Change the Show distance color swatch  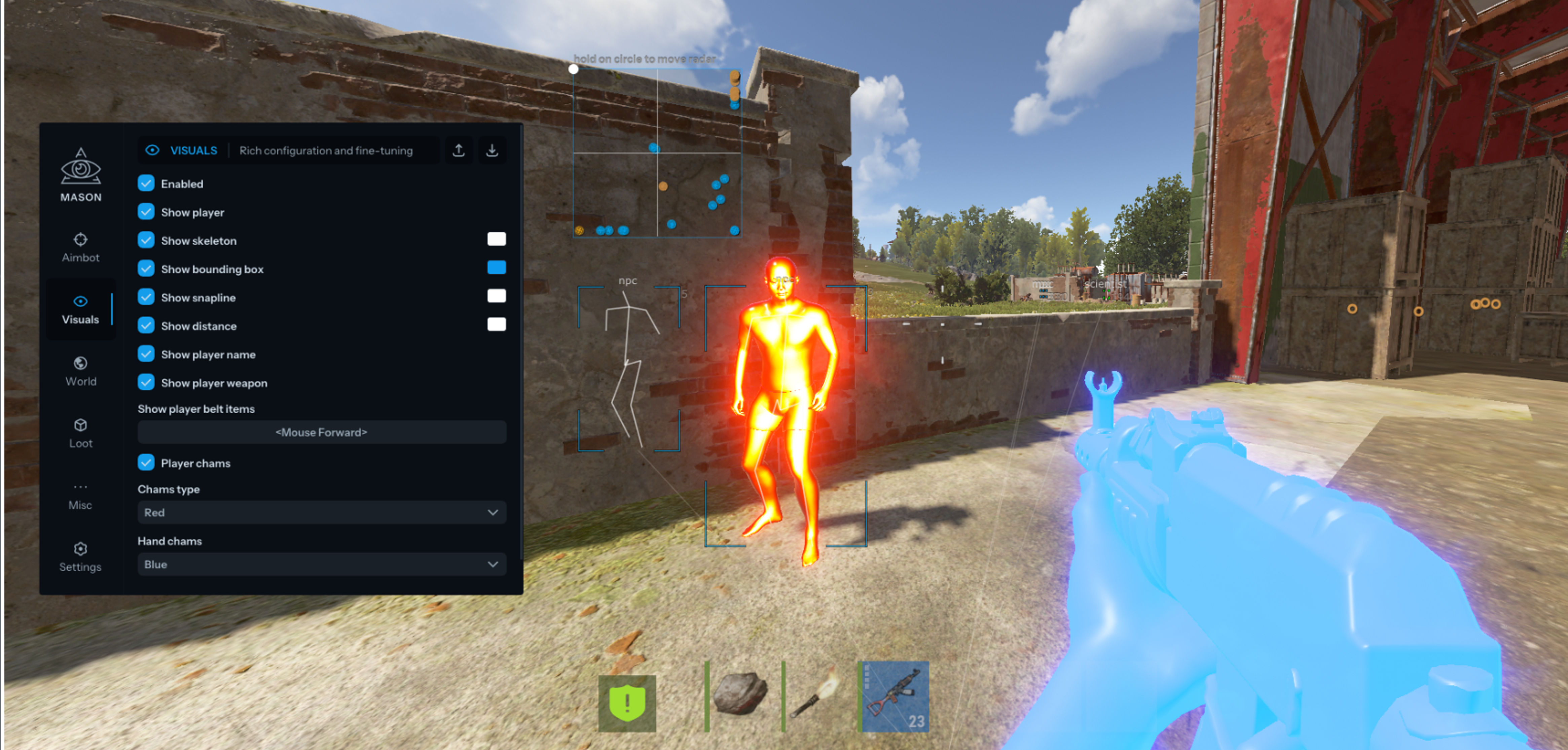[496, 324]
